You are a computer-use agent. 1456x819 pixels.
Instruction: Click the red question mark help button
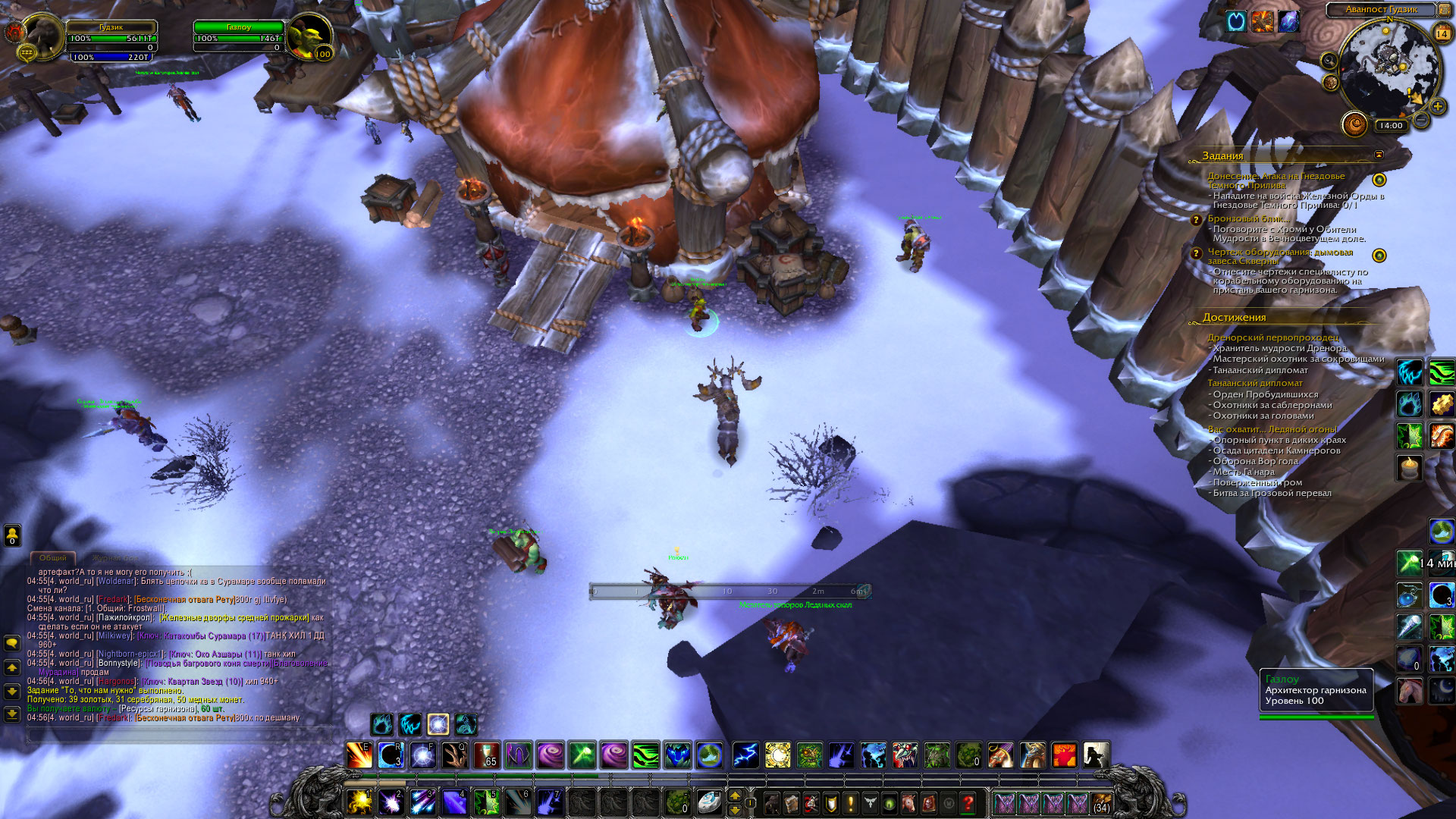pos(968,803)
